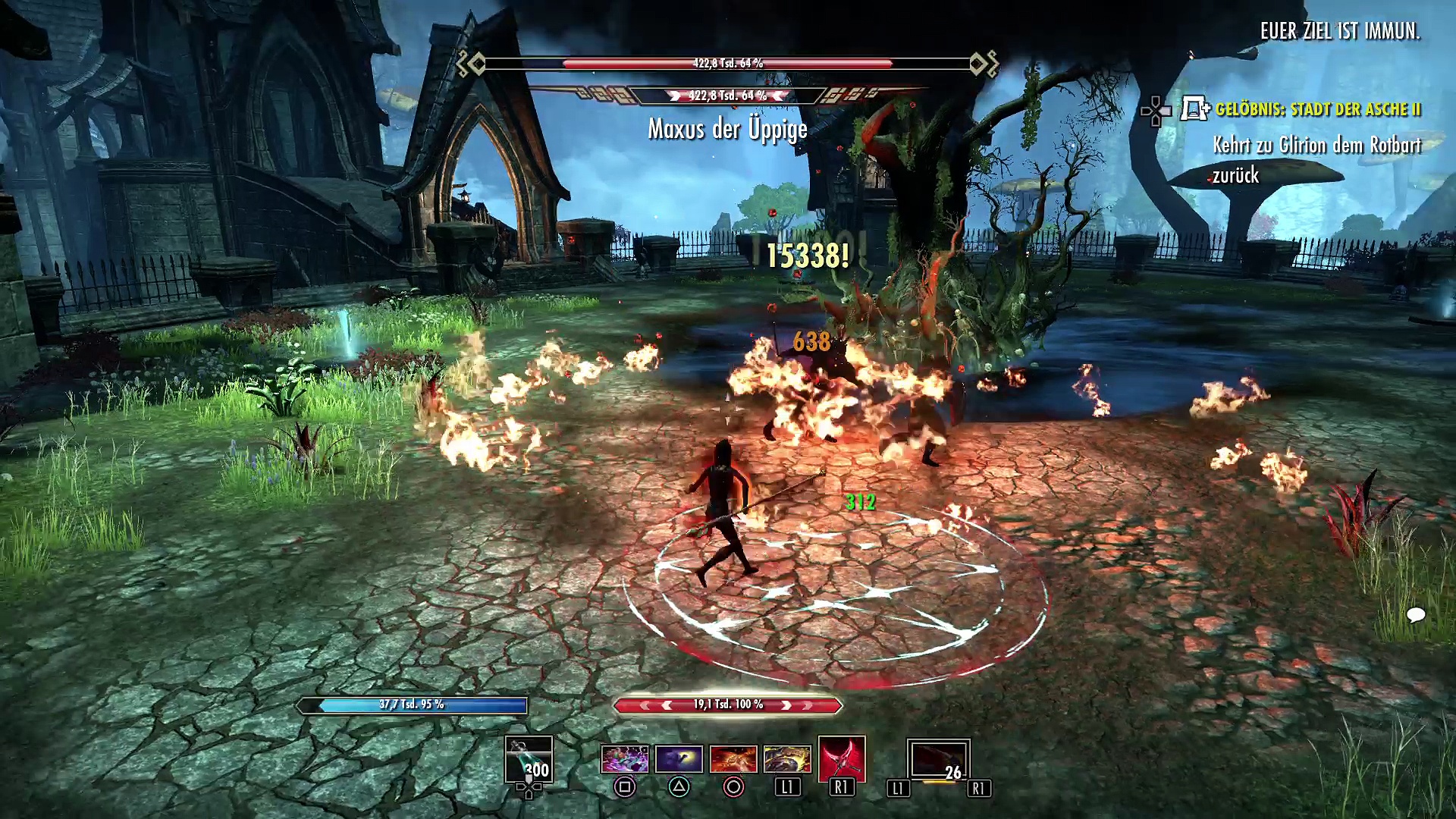The height and width of the screenshot is (819, 1456).
Task: Open the Stadt der Asche II quest tracker
Action: point(1317,110)
